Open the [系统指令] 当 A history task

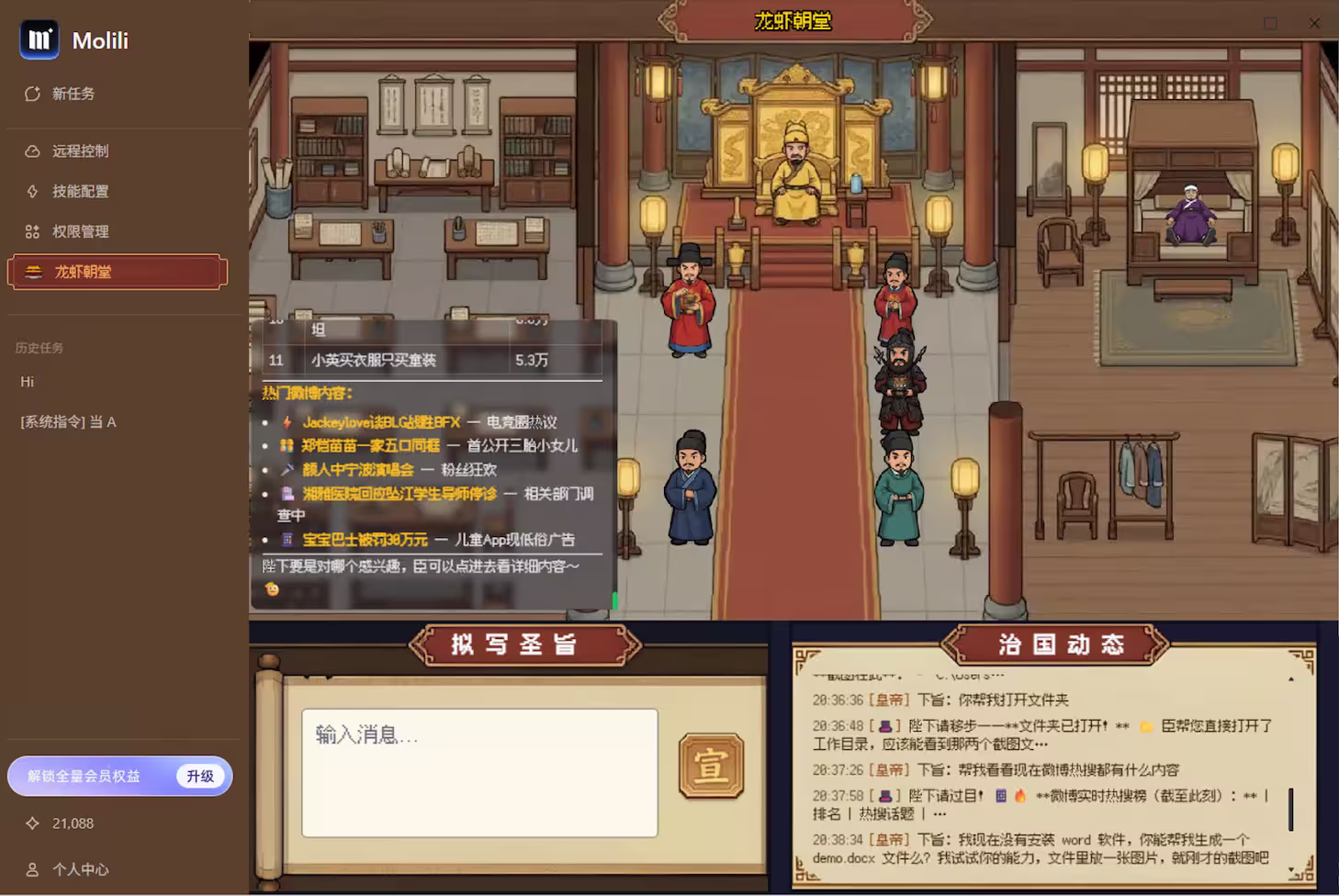tap(67, 421)
